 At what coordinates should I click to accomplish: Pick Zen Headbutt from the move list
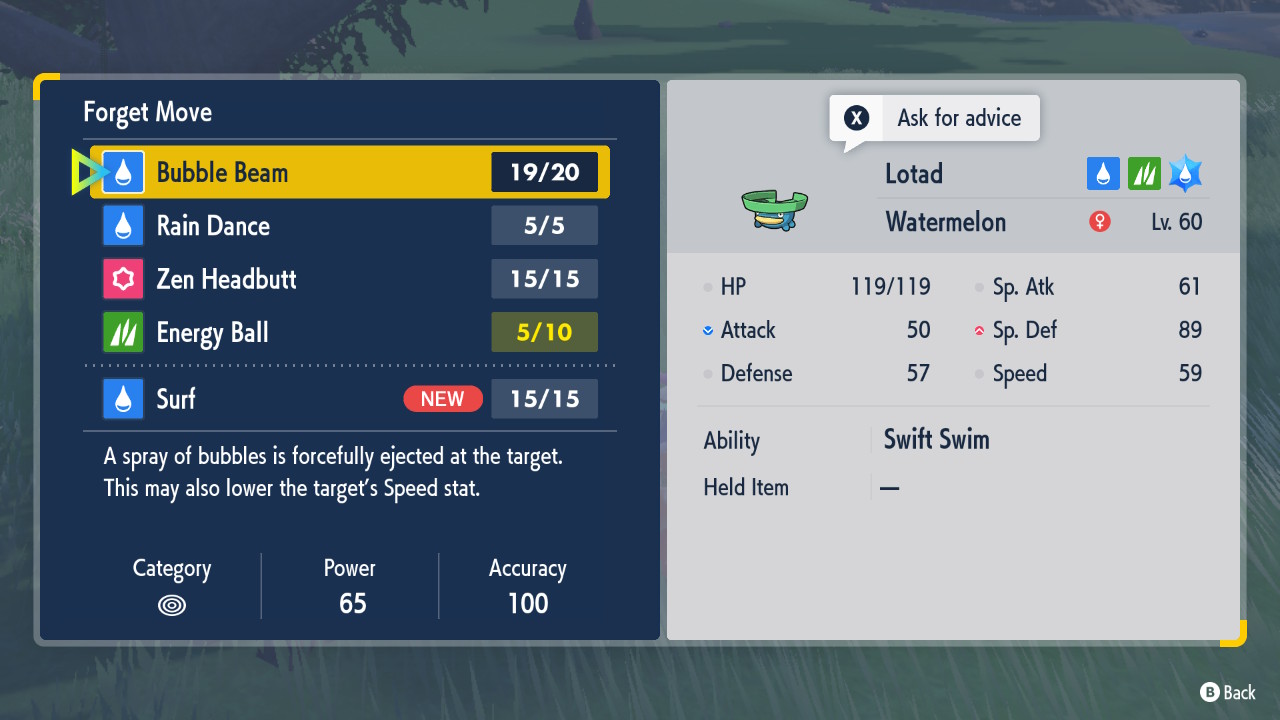click(350, 279)
